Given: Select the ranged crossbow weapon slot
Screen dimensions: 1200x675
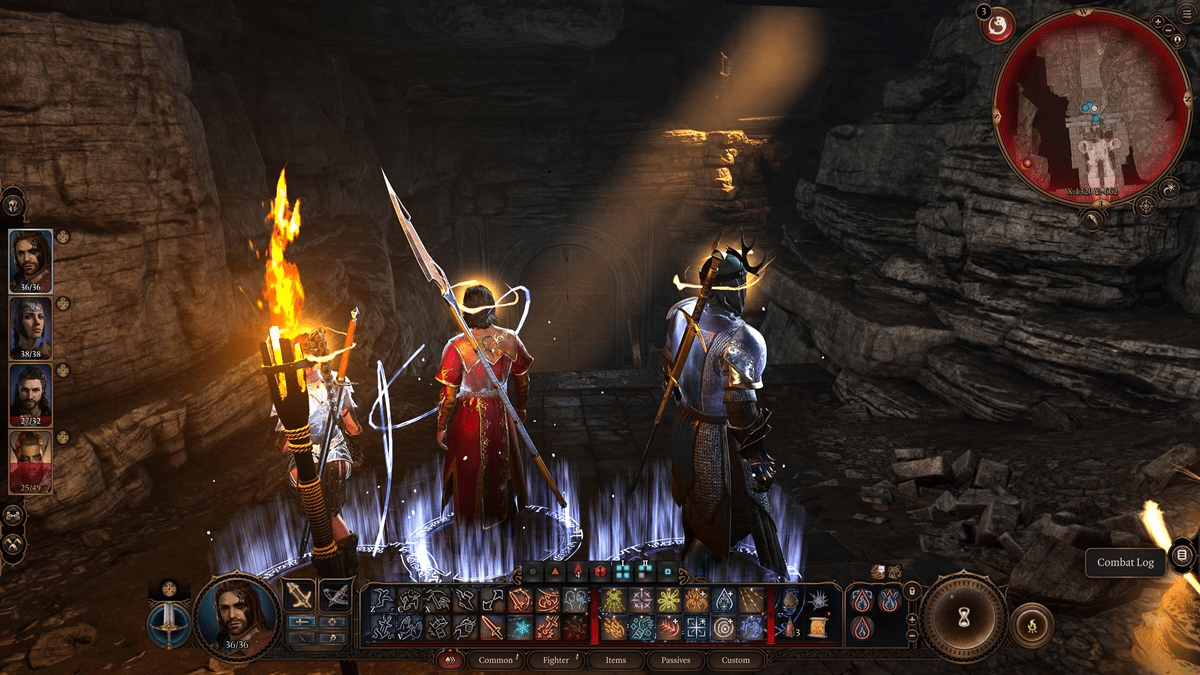Looking at the screenshot, I should [335, 596].
